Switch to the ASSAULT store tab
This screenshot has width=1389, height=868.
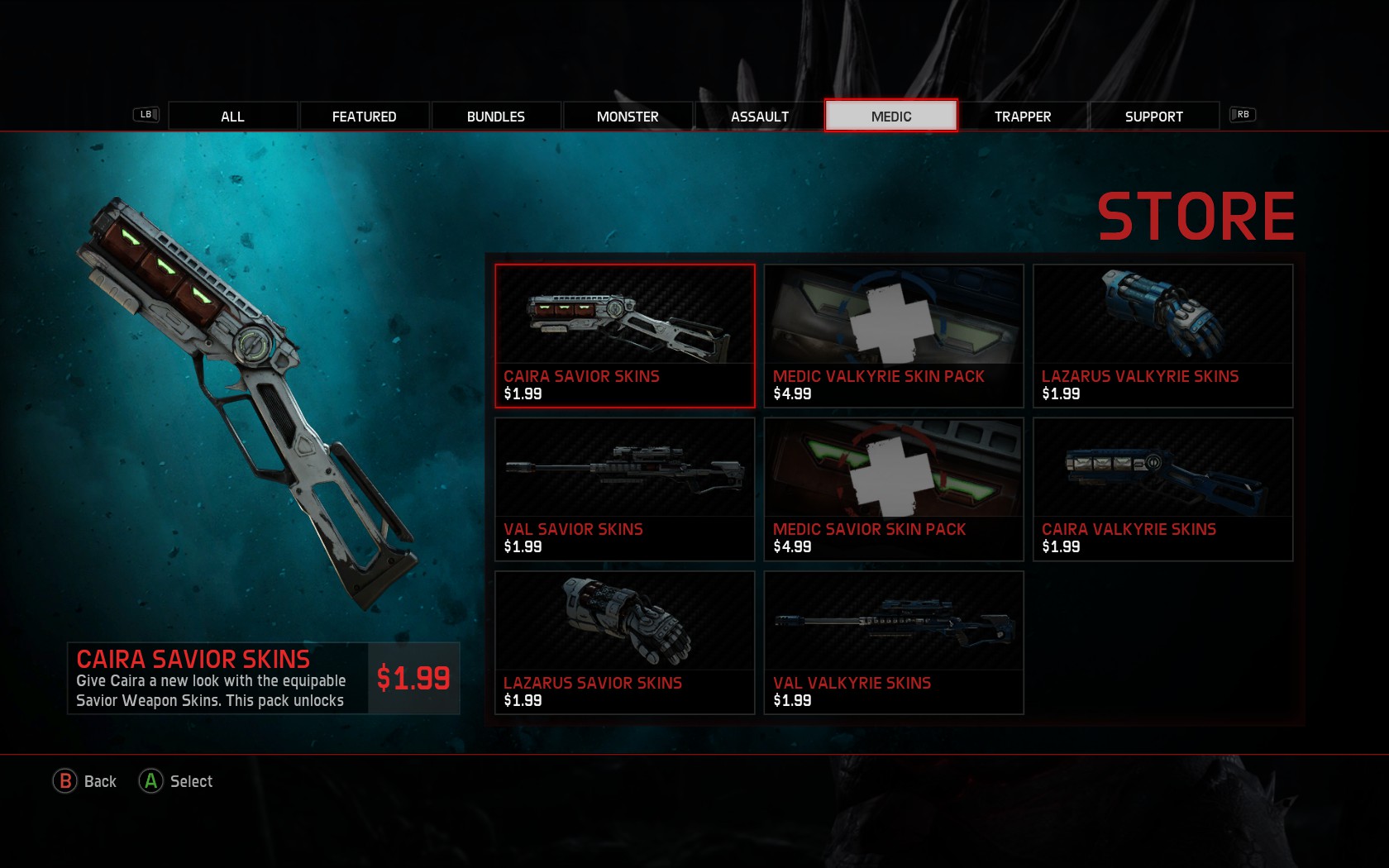coord(760,116)
